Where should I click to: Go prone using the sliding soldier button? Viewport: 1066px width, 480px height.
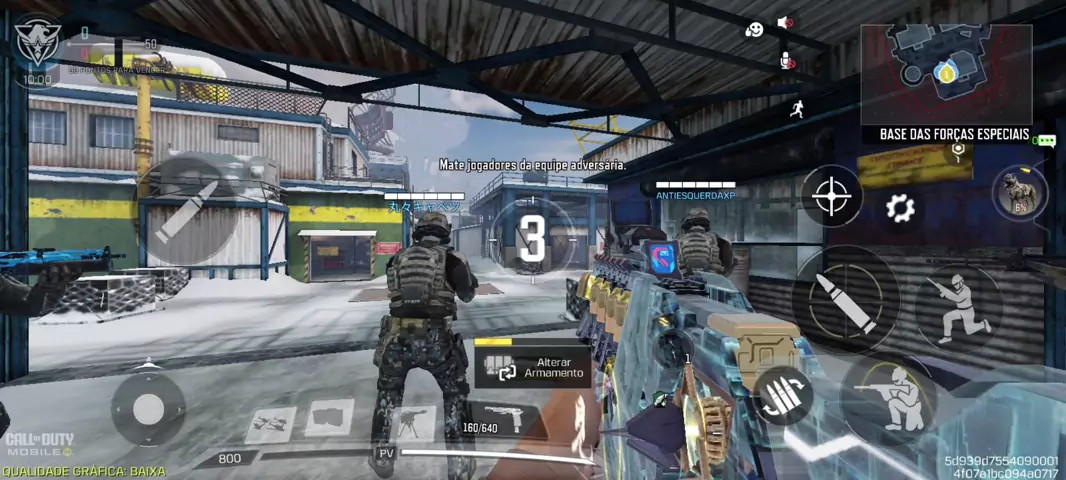(957, 304)
